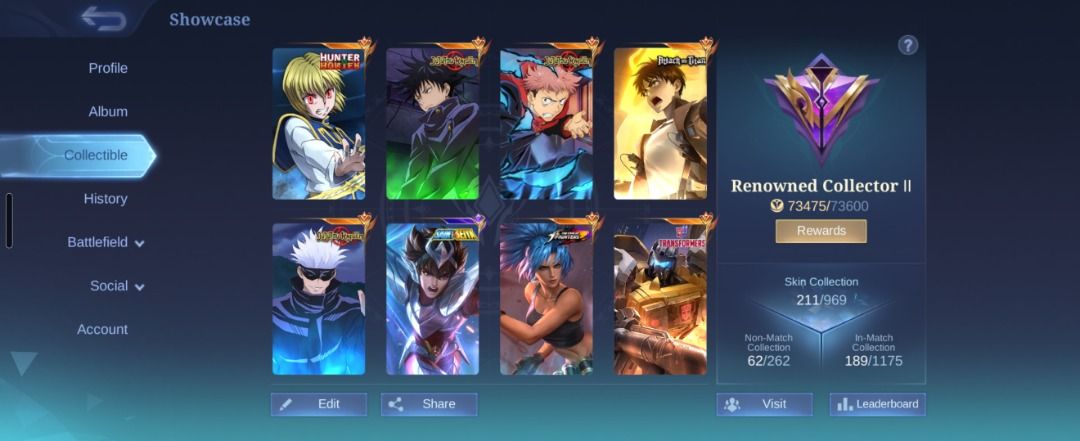Show help with the question mark icon
The width and height of the screenshot is (1080, 441).
[907, 45]
